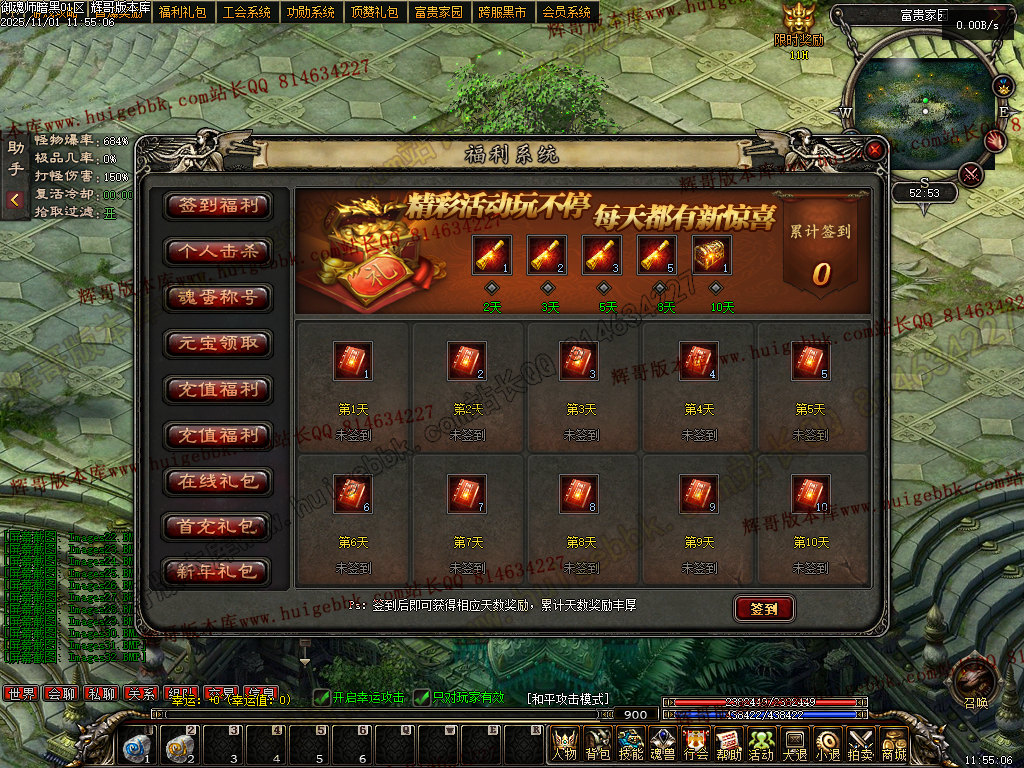
Task: Open the 工会系统 top menu
Action: coord(247,13)
